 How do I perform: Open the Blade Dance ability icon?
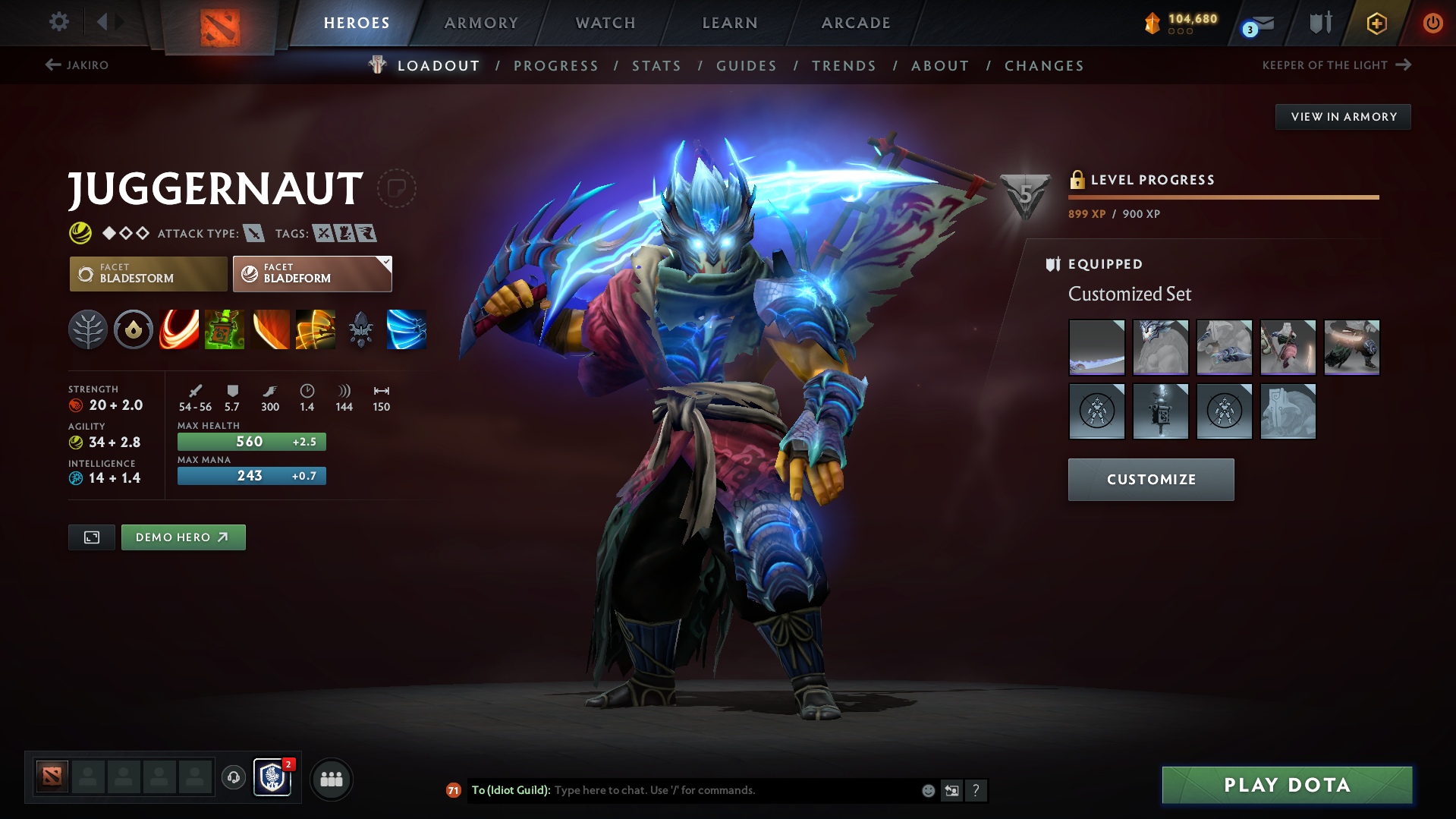270,329
